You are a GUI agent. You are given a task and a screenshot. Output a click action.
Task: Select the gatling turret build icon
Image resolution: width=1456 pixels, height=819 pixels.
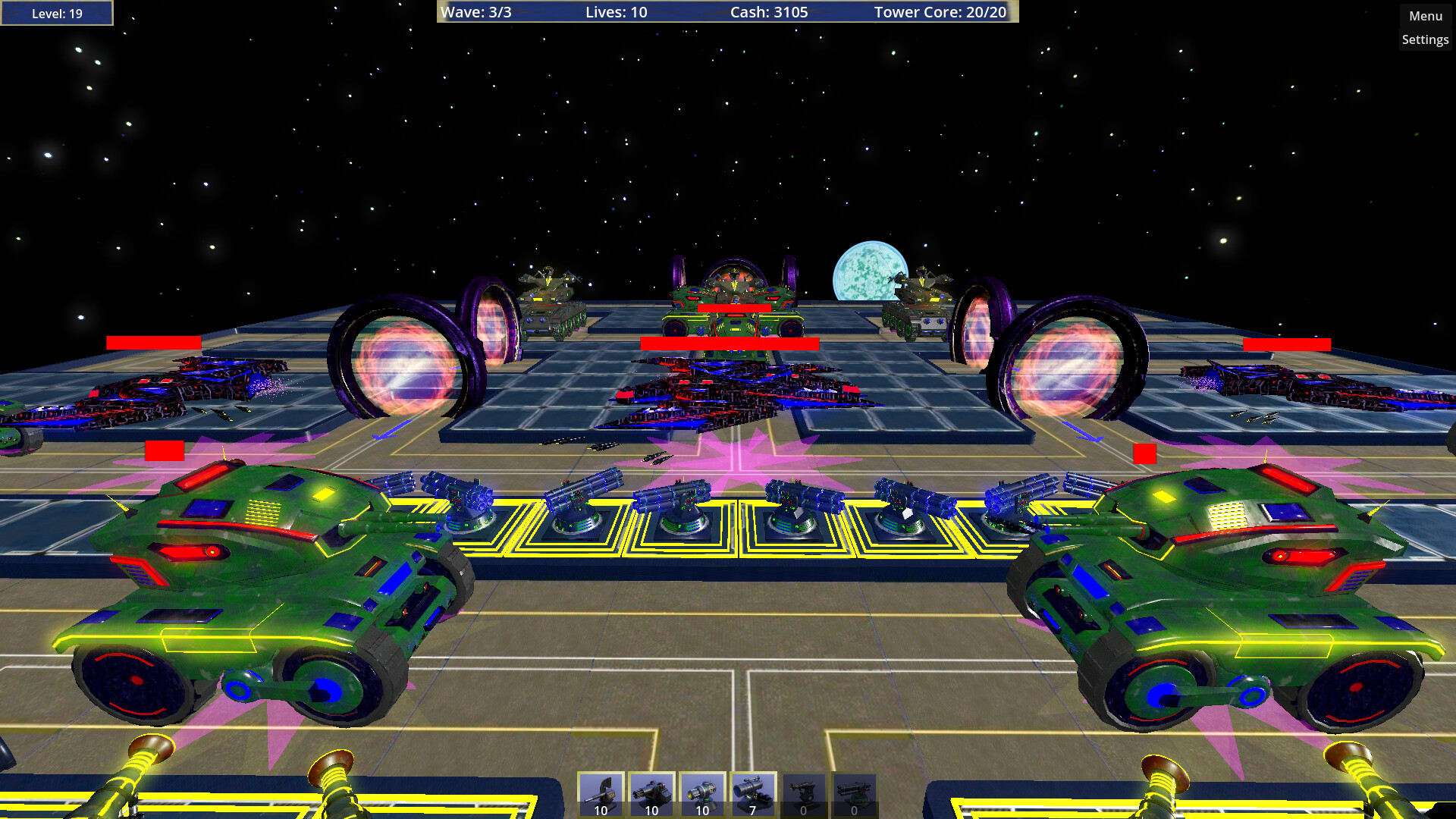(651, 795)
